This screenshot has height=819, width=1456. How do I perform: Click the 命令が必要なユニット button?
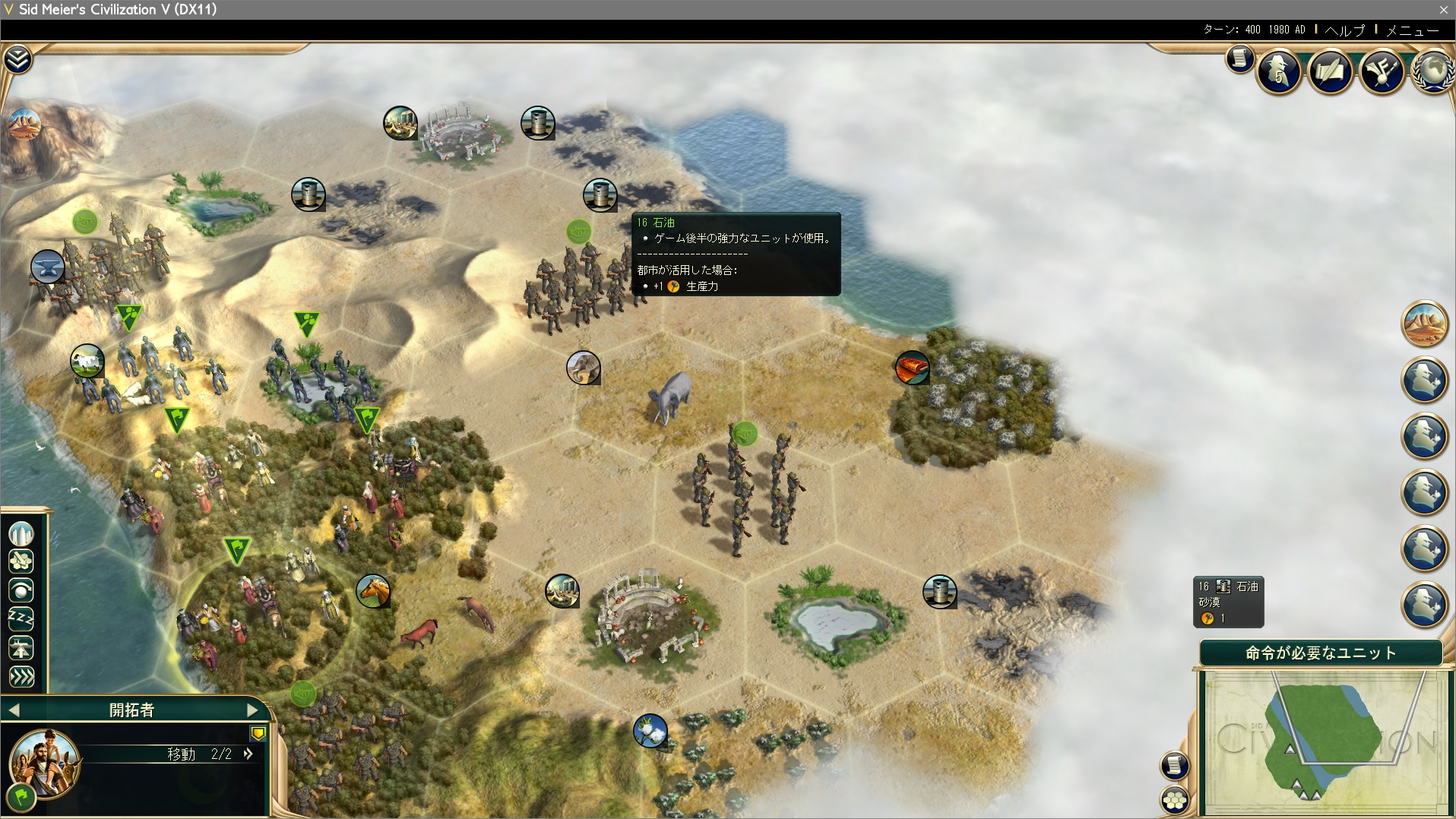click(1321, 653)
